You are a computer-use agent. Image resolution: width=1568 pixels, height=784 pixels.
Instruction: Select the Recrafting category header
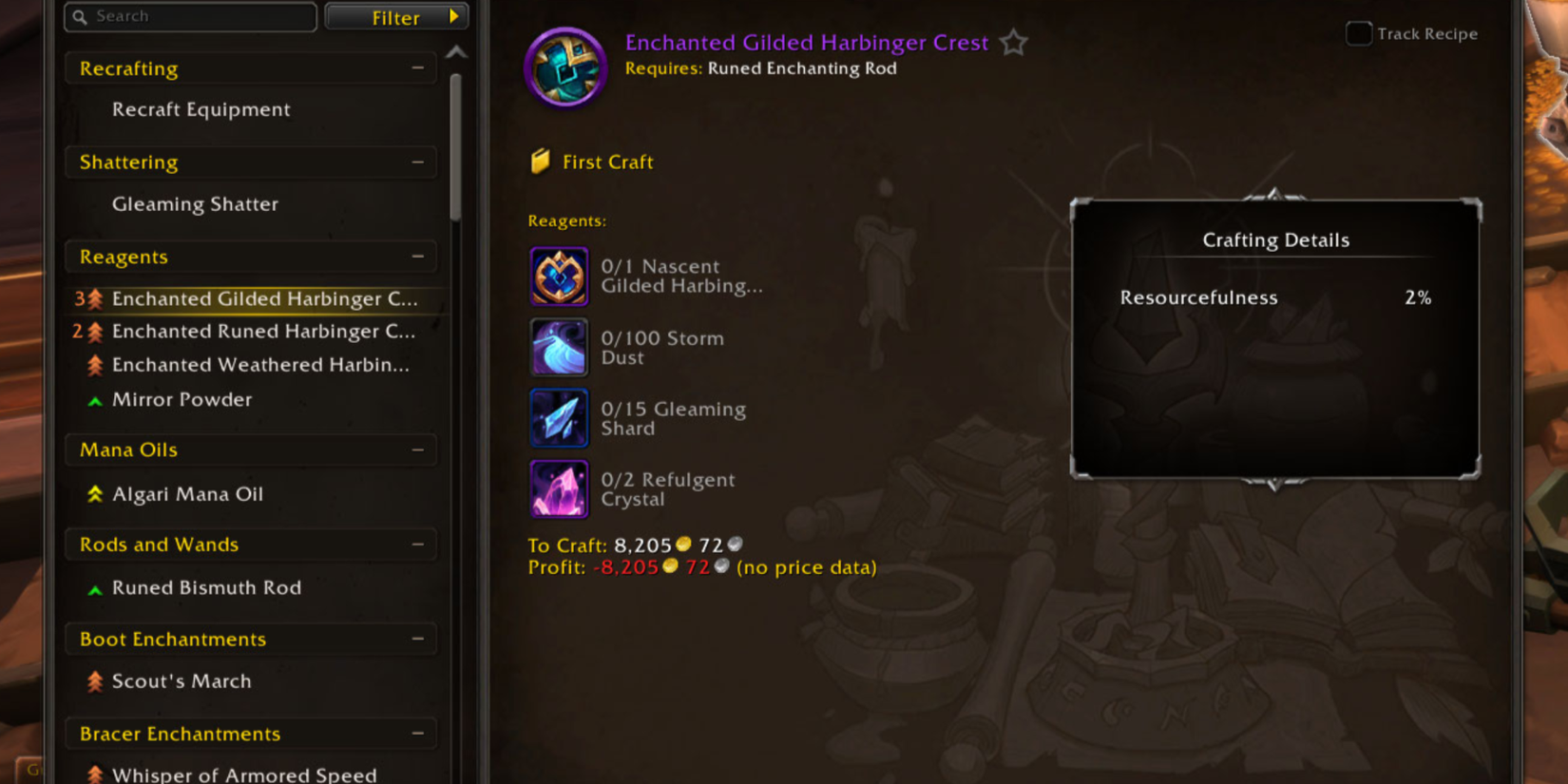127,68
